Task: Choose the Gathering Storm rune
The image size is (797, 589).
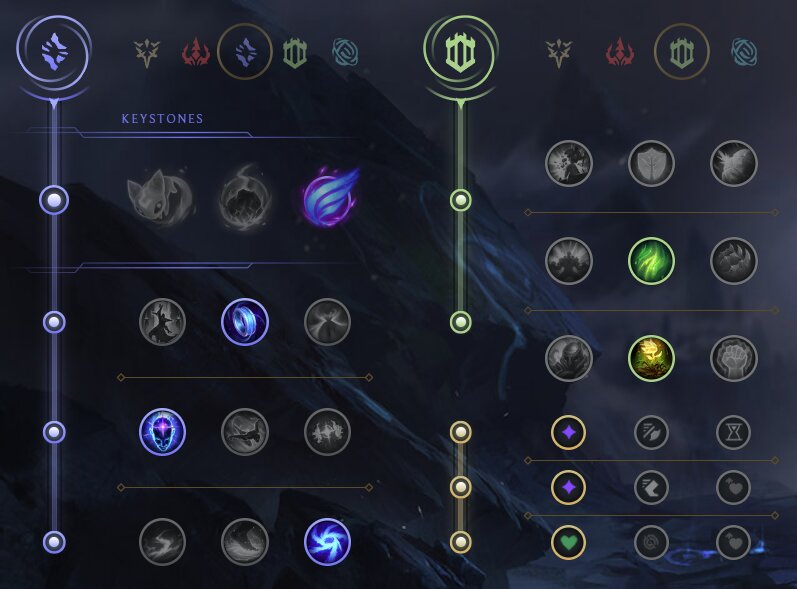Action: [327, 541]
